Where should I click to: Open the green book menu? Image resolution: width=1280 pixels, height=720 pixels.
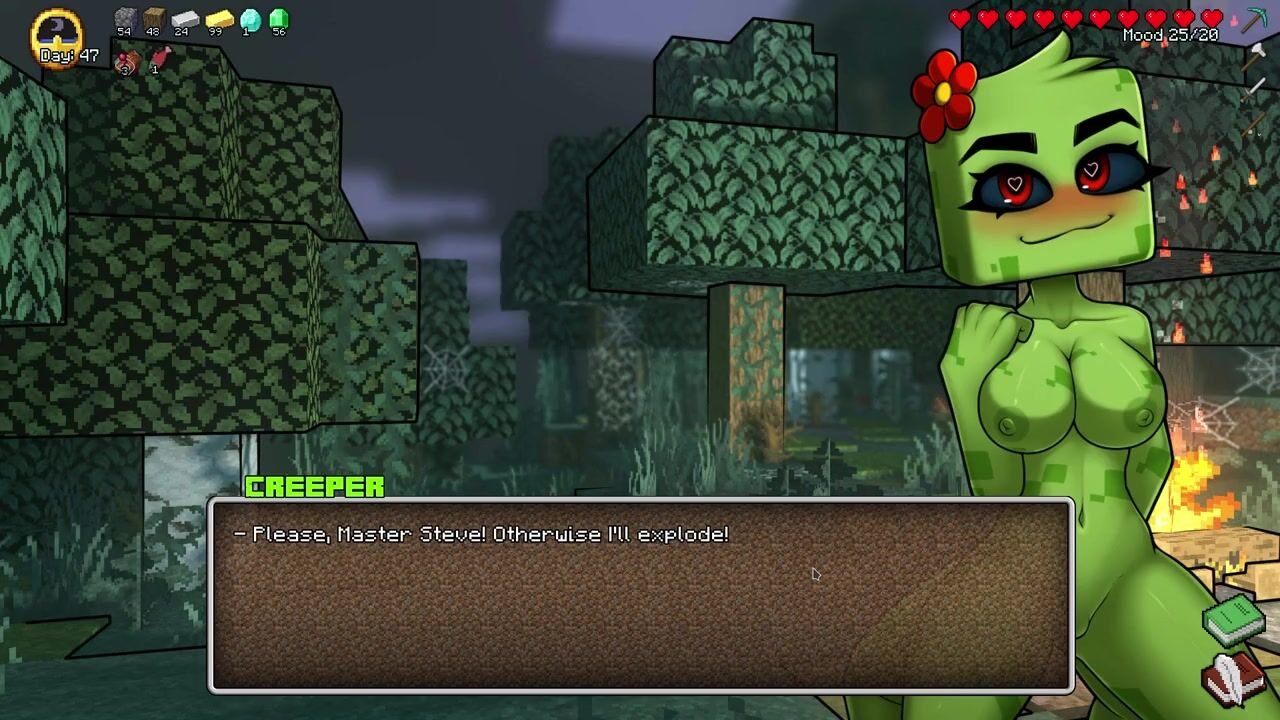pos(1234,620)
